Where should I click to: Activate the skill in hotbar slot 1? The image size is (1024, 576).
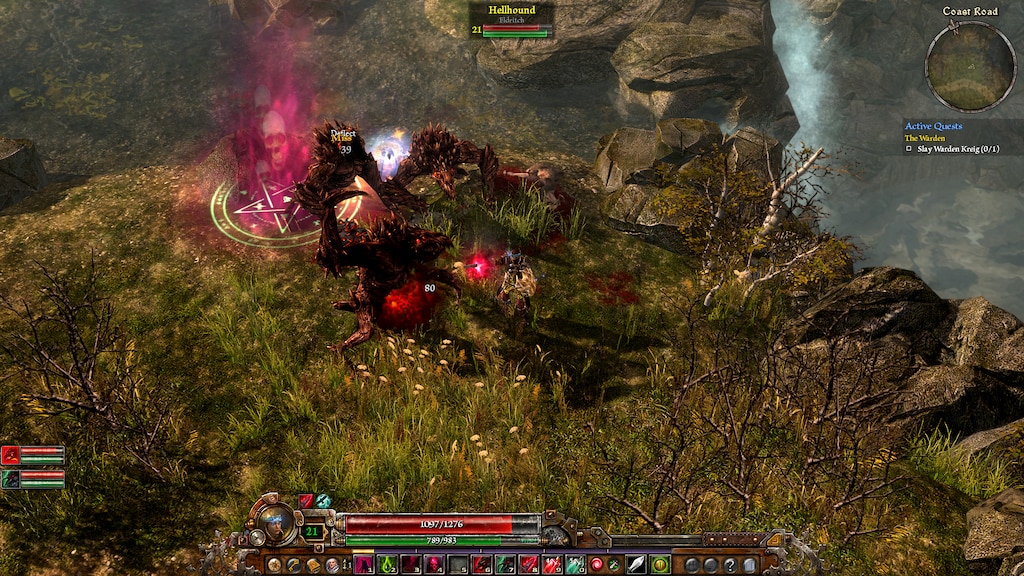[363, 565]
